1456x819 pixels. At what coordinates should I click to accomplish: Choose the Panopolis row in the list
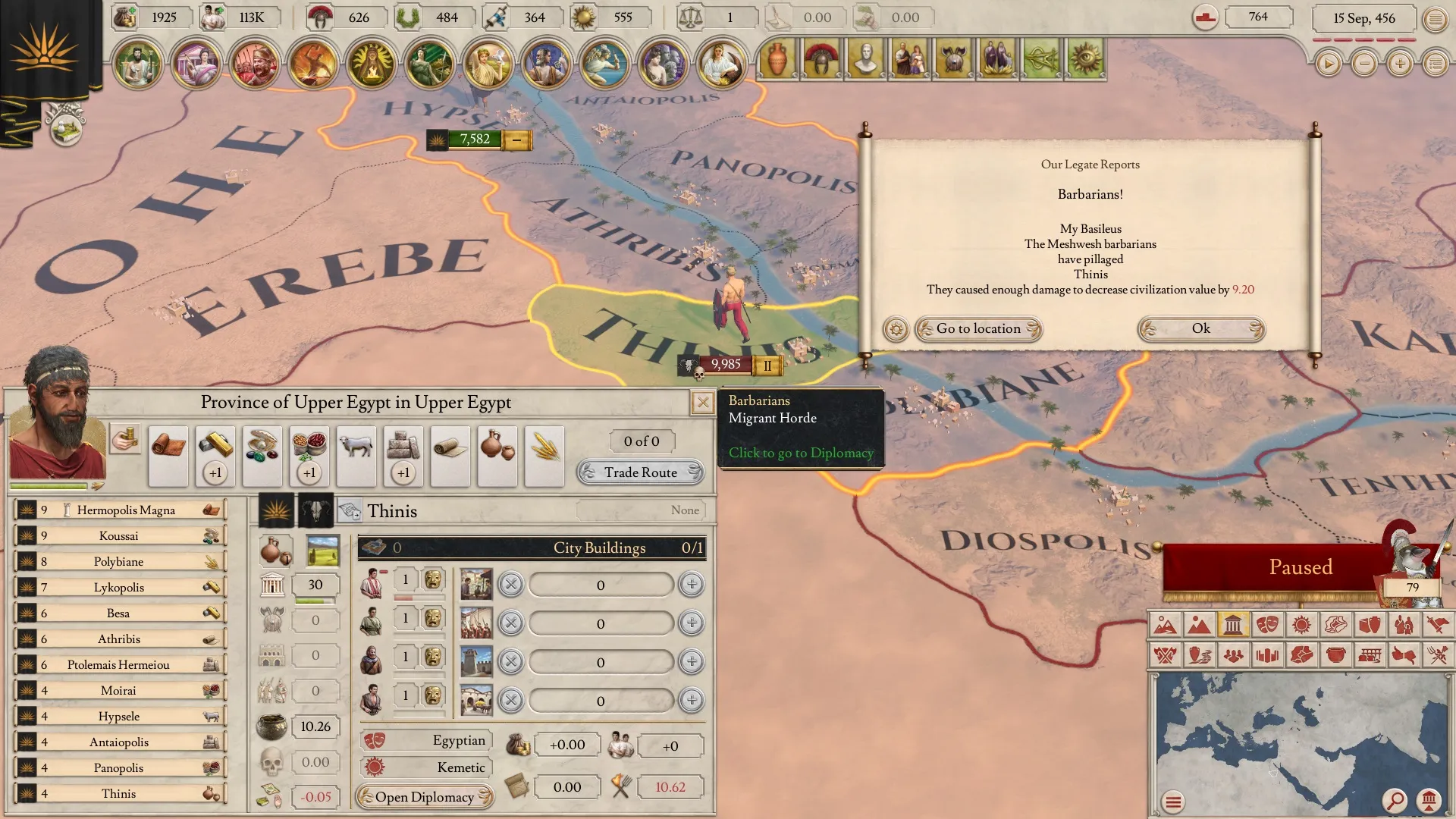pyautogui.click(x=120, y=768)
